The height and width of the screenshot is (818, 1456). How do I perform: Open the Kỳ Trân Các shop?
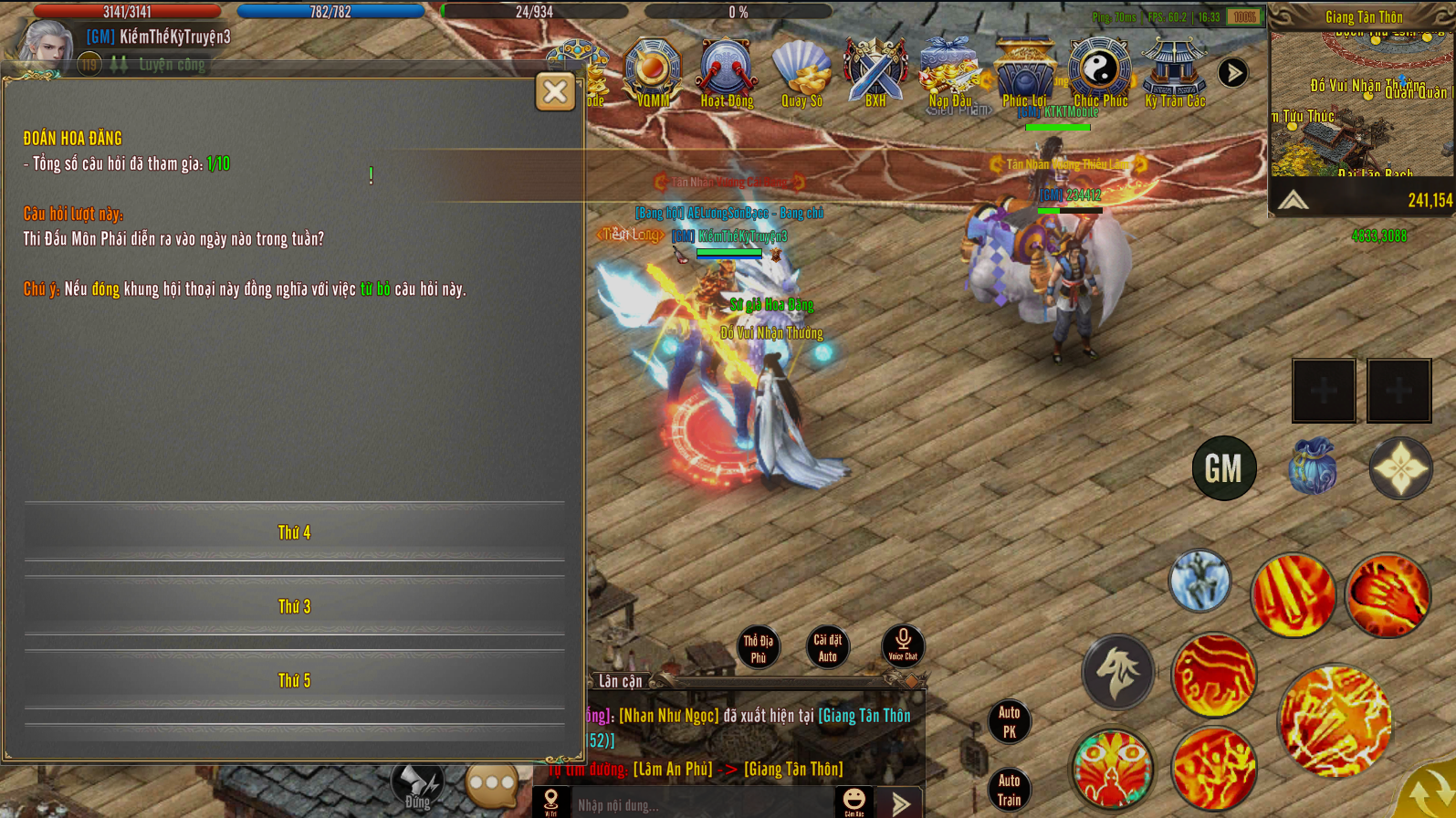coord(1175,72)
